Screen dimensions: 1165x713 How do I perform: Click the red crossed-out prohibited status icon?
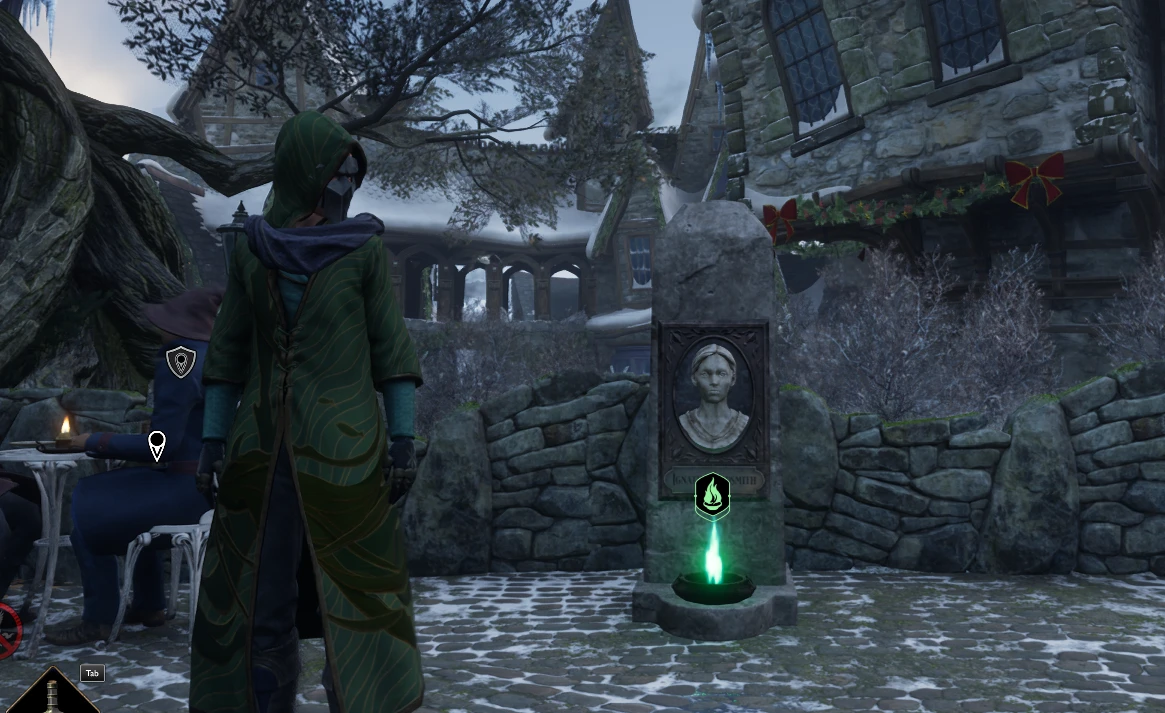[6, 631]
